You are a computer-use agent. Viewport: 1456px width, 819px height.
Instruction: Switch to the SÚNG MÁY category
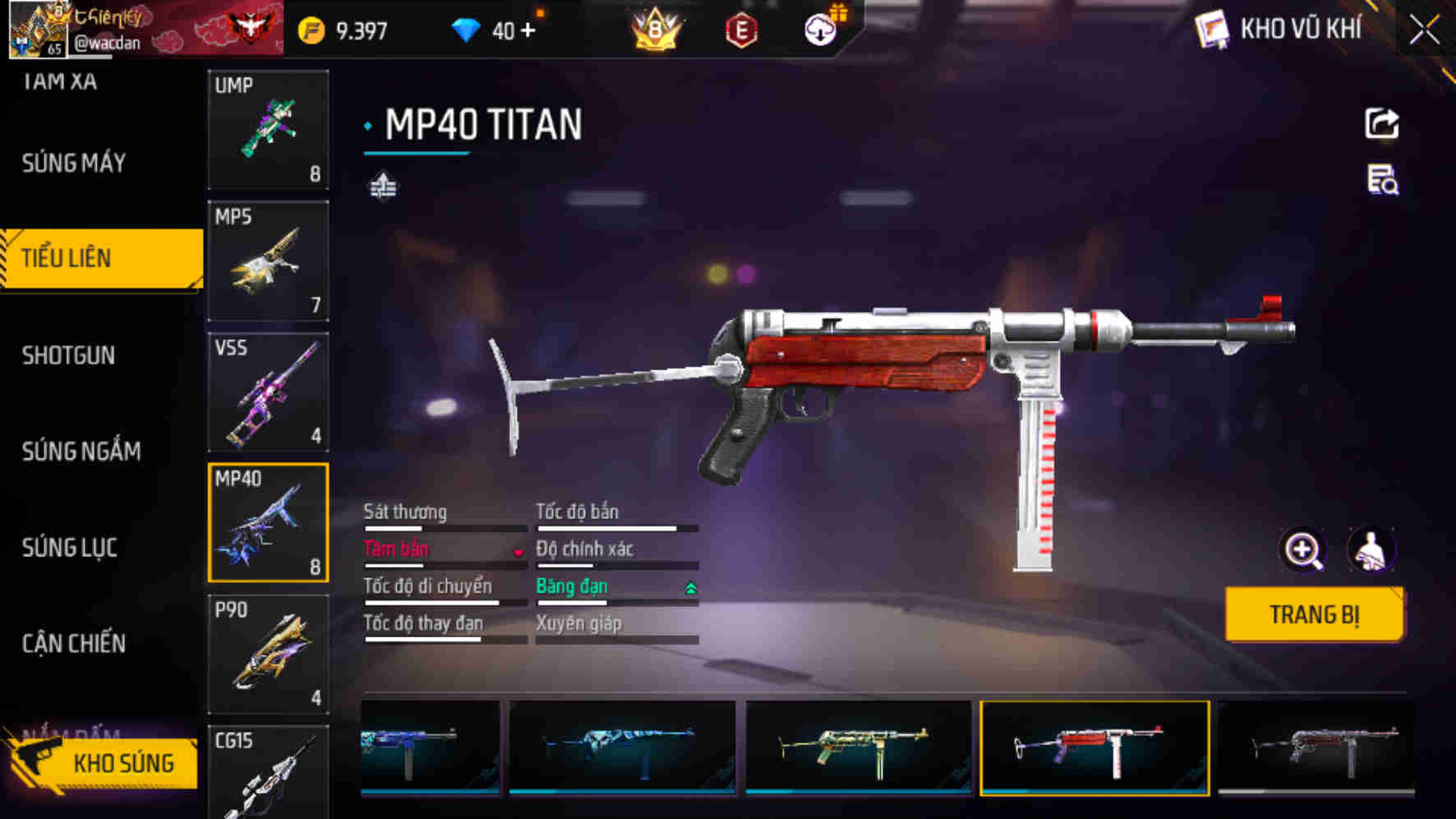(74, 163)
